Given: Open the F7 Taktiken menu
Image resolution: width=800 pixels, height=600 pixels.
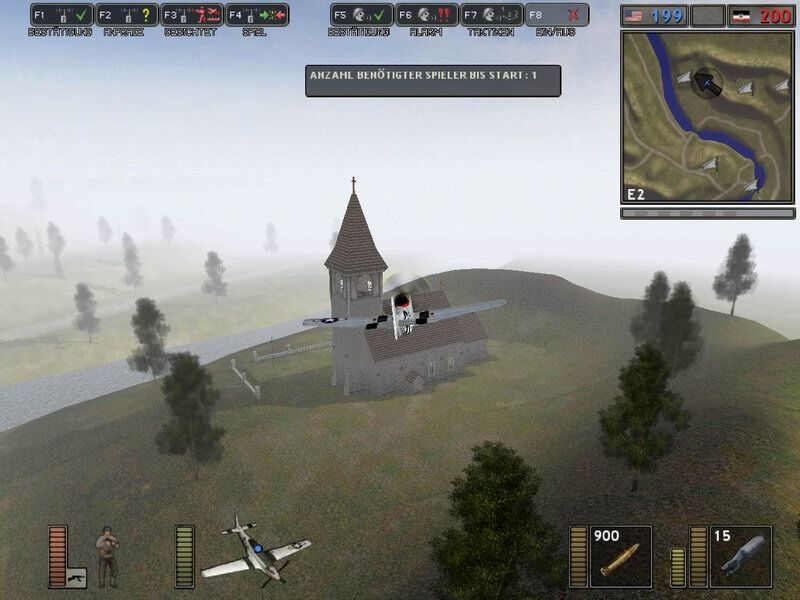Looking at the screenshot, I should pos(491,15).
